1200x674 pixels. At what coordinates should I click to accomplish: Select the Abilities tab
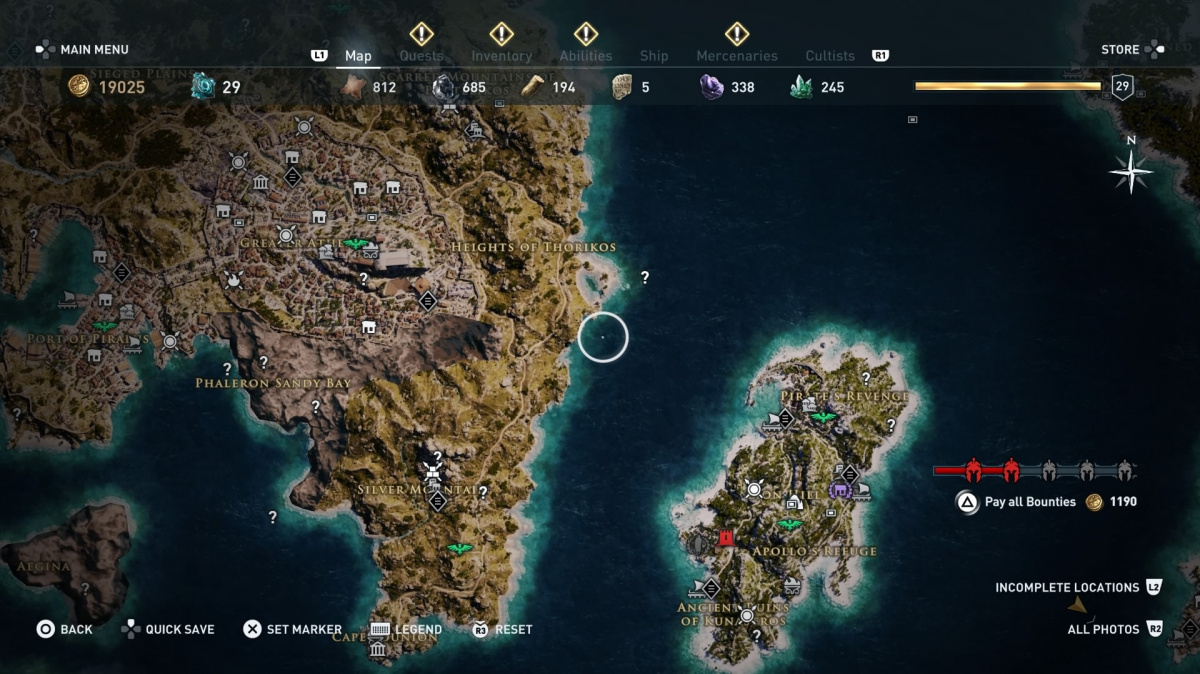tap(585, 56)
